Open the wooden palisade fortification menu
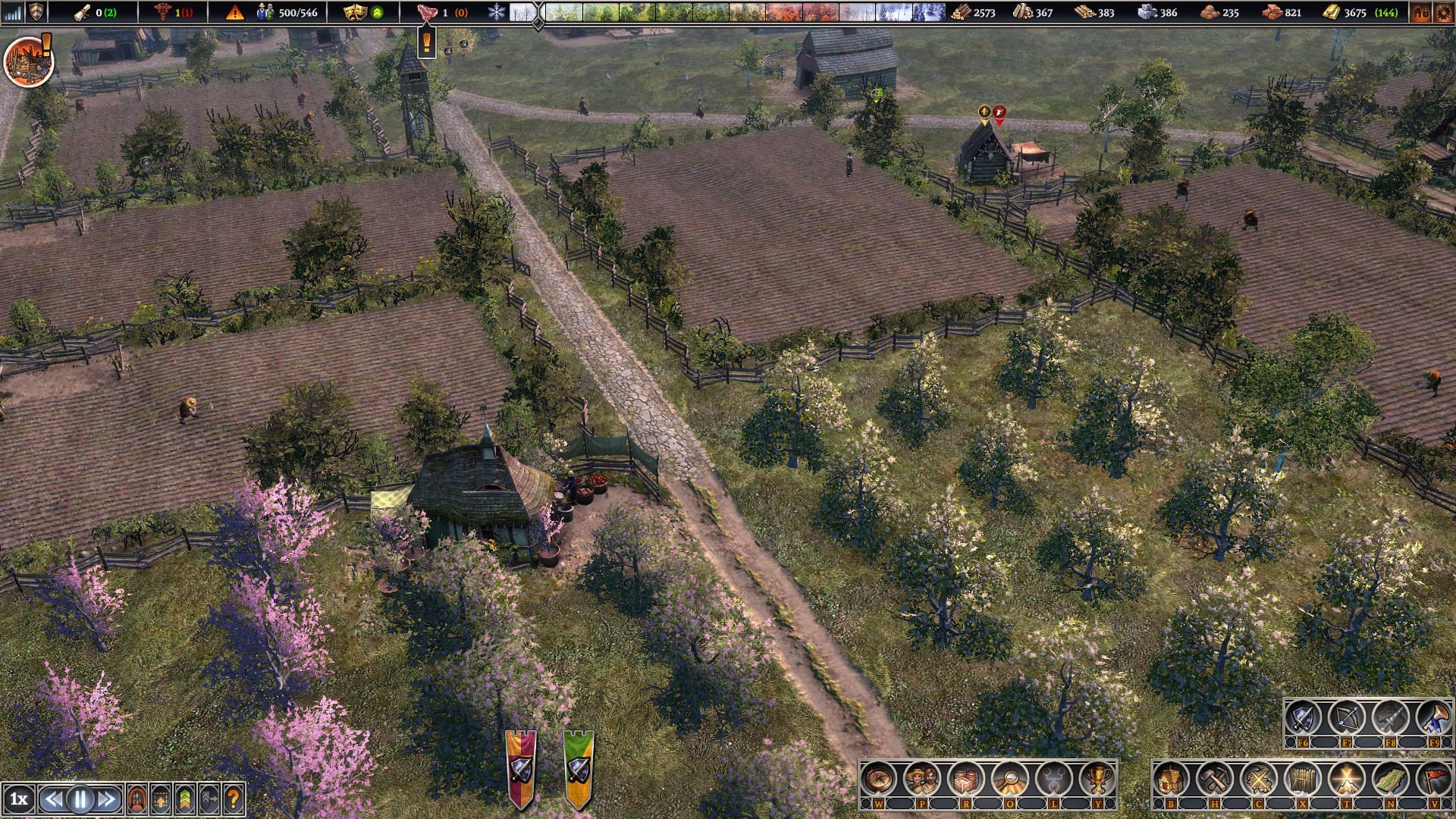The width and height of the screenshot is (1456, 819). (x=1303, y=778)
